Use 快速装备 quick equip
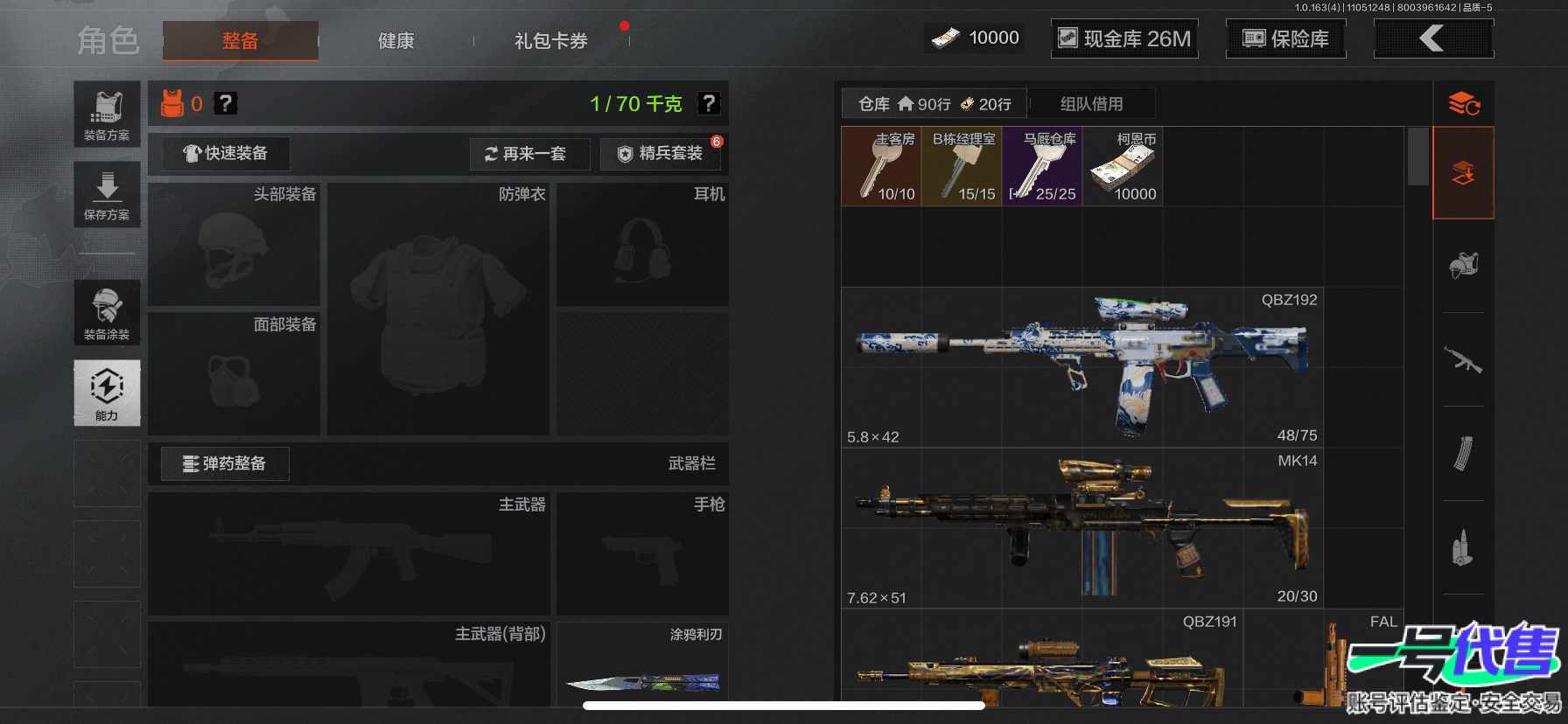The height and width of the screenshot is (724, 1568). tap(226, 153)
